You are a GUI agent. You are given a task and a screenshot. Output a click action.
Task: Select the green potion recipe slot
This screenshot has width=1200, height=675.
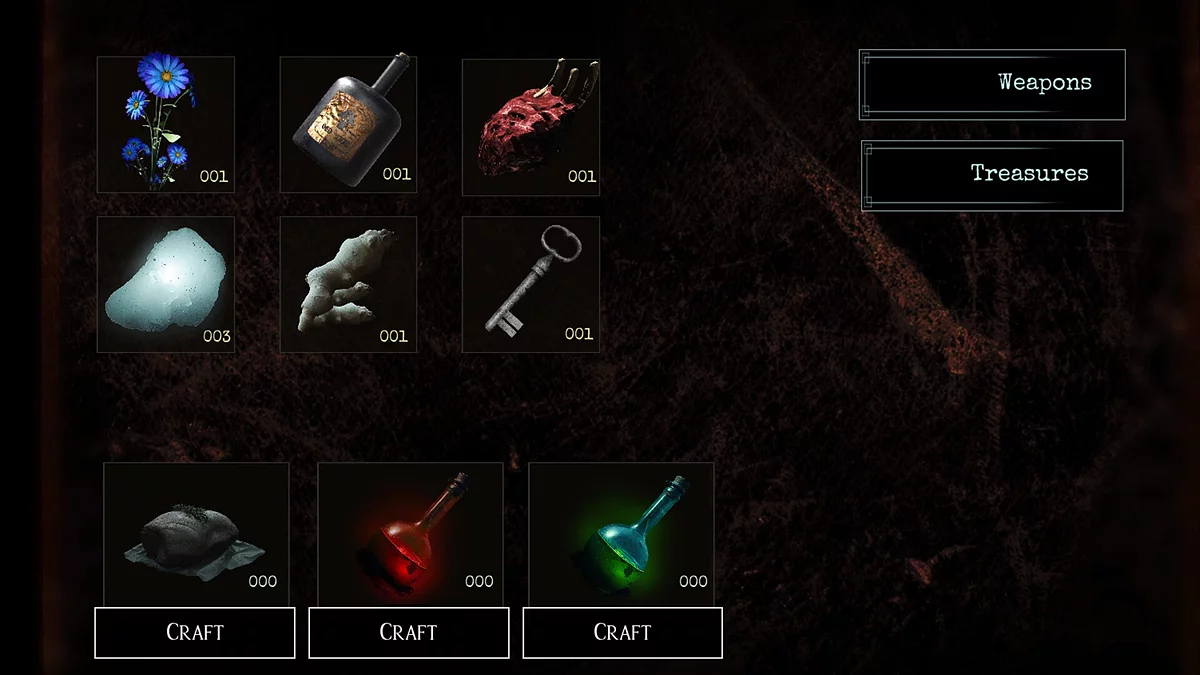point(621,532)
